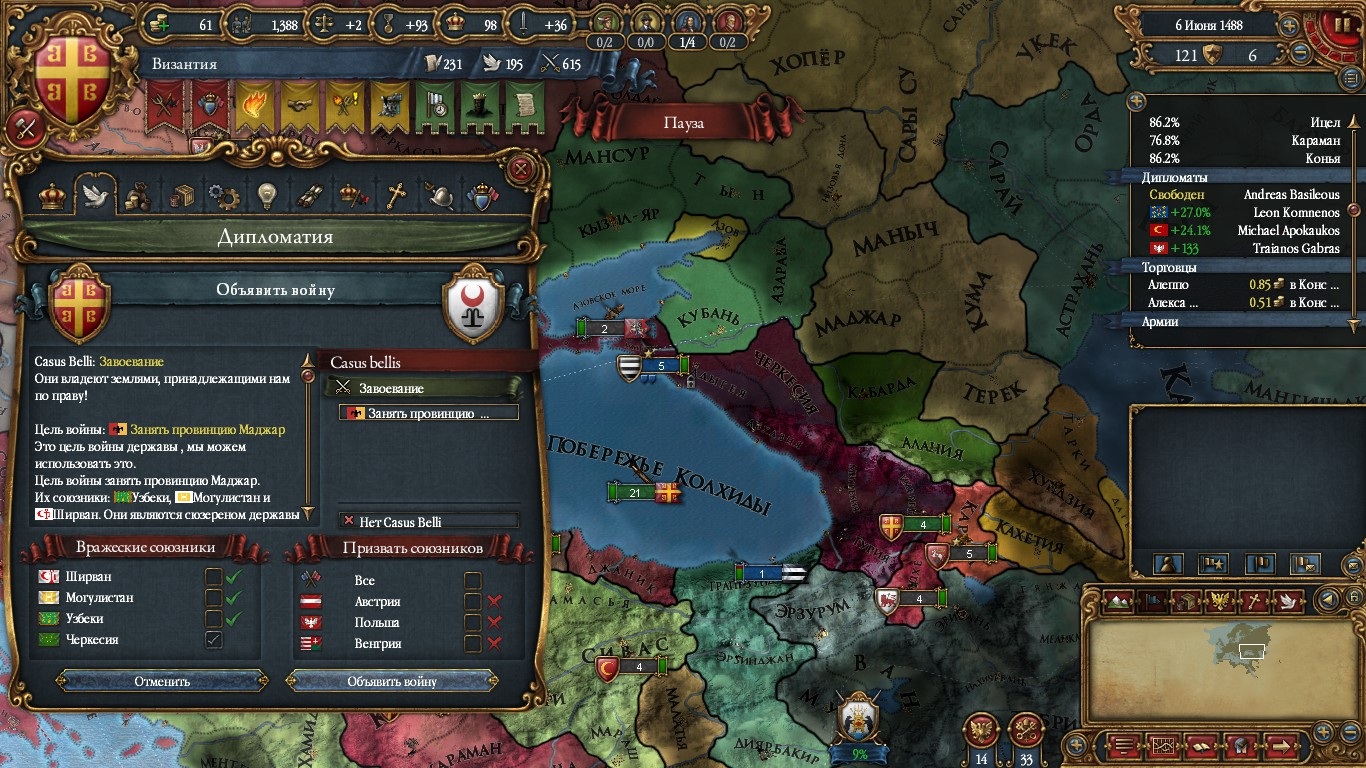The width and height of the screenshot is (1366, 768).
Task: Tick the Польша ally checkbox
Action: pos(473,623)
